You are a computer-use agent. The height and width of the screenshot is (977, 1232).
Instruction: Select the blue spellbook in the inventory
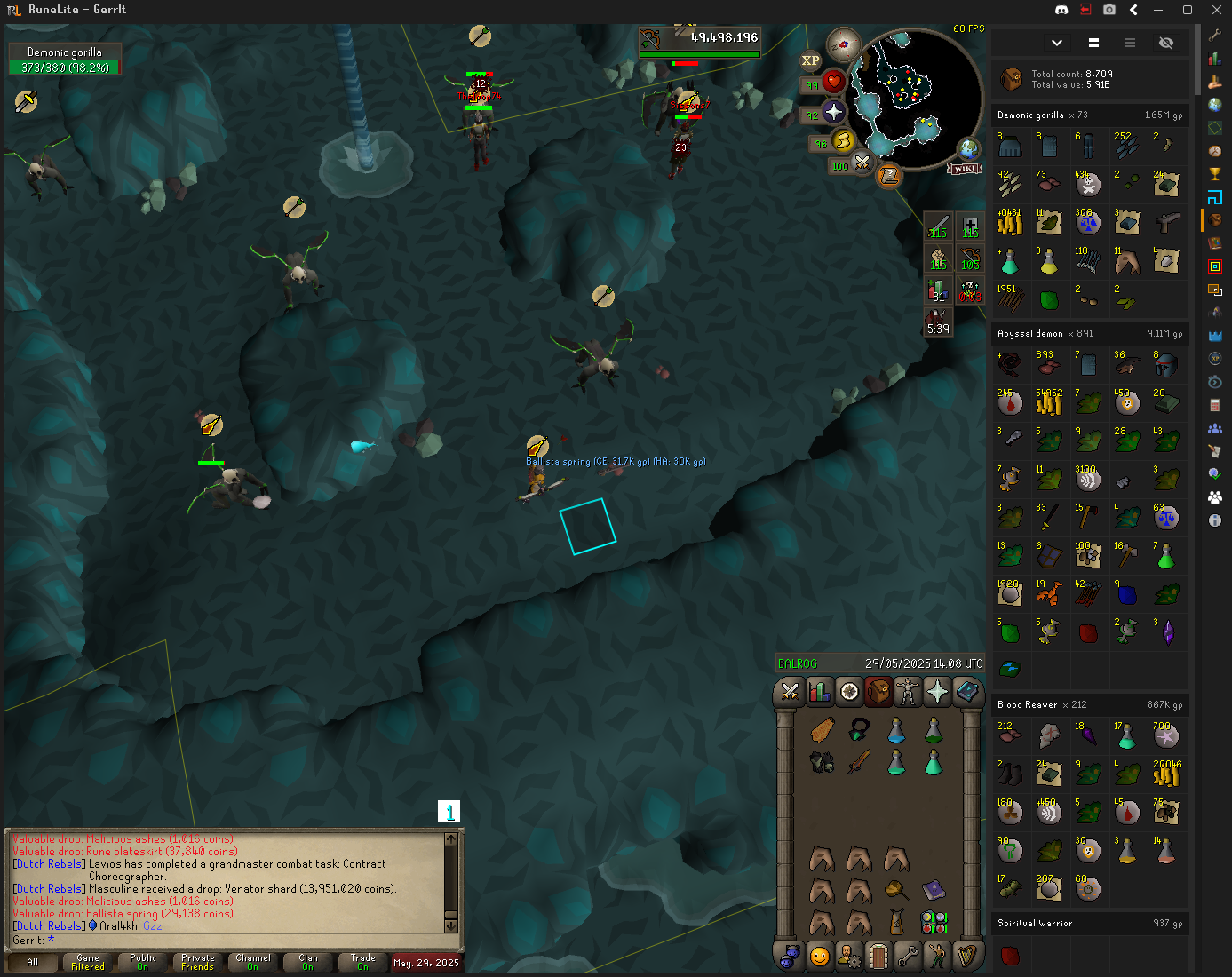934,888
